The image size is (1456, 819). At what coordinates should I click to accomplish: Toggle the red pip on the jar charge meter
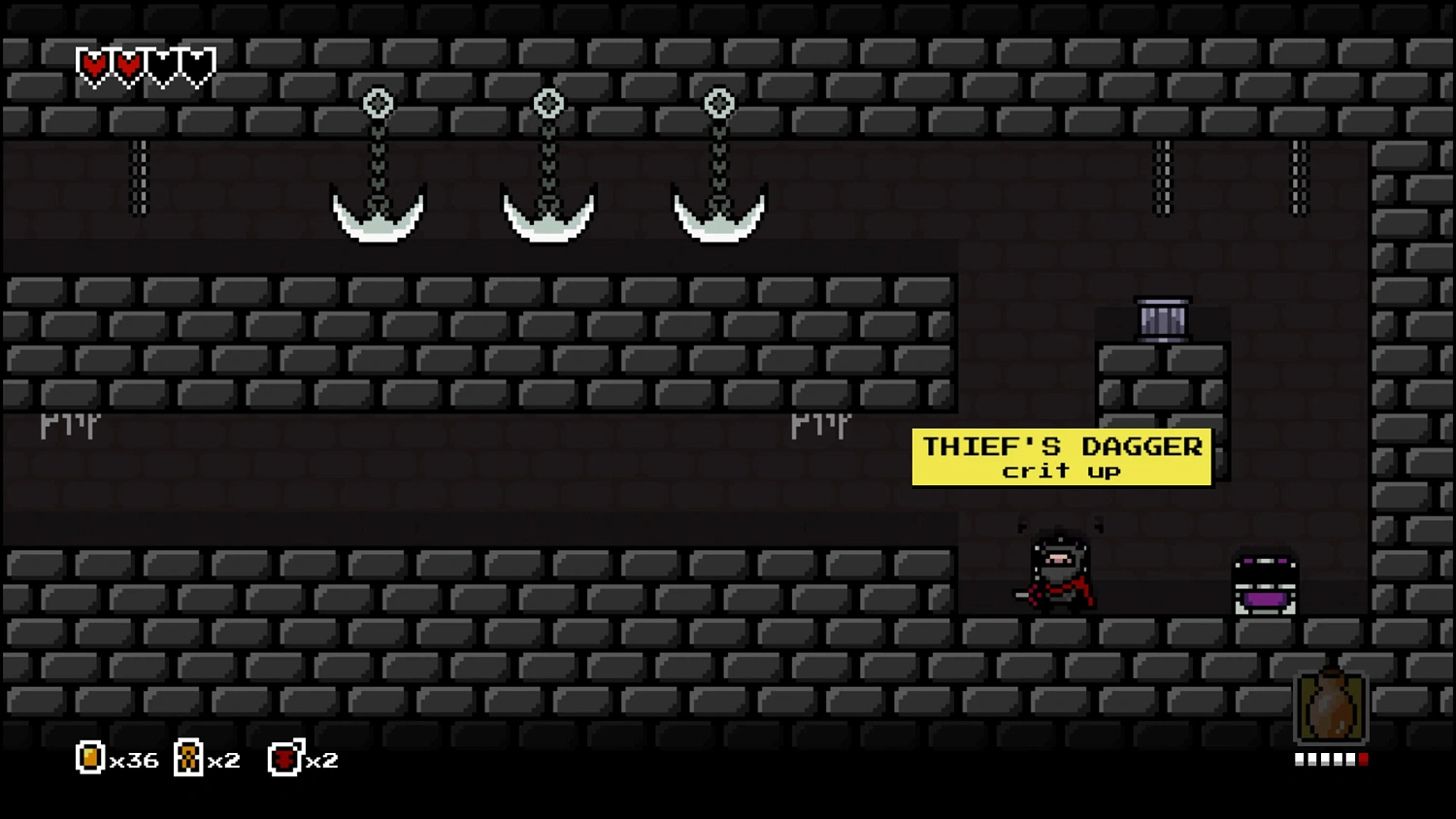1365,760
